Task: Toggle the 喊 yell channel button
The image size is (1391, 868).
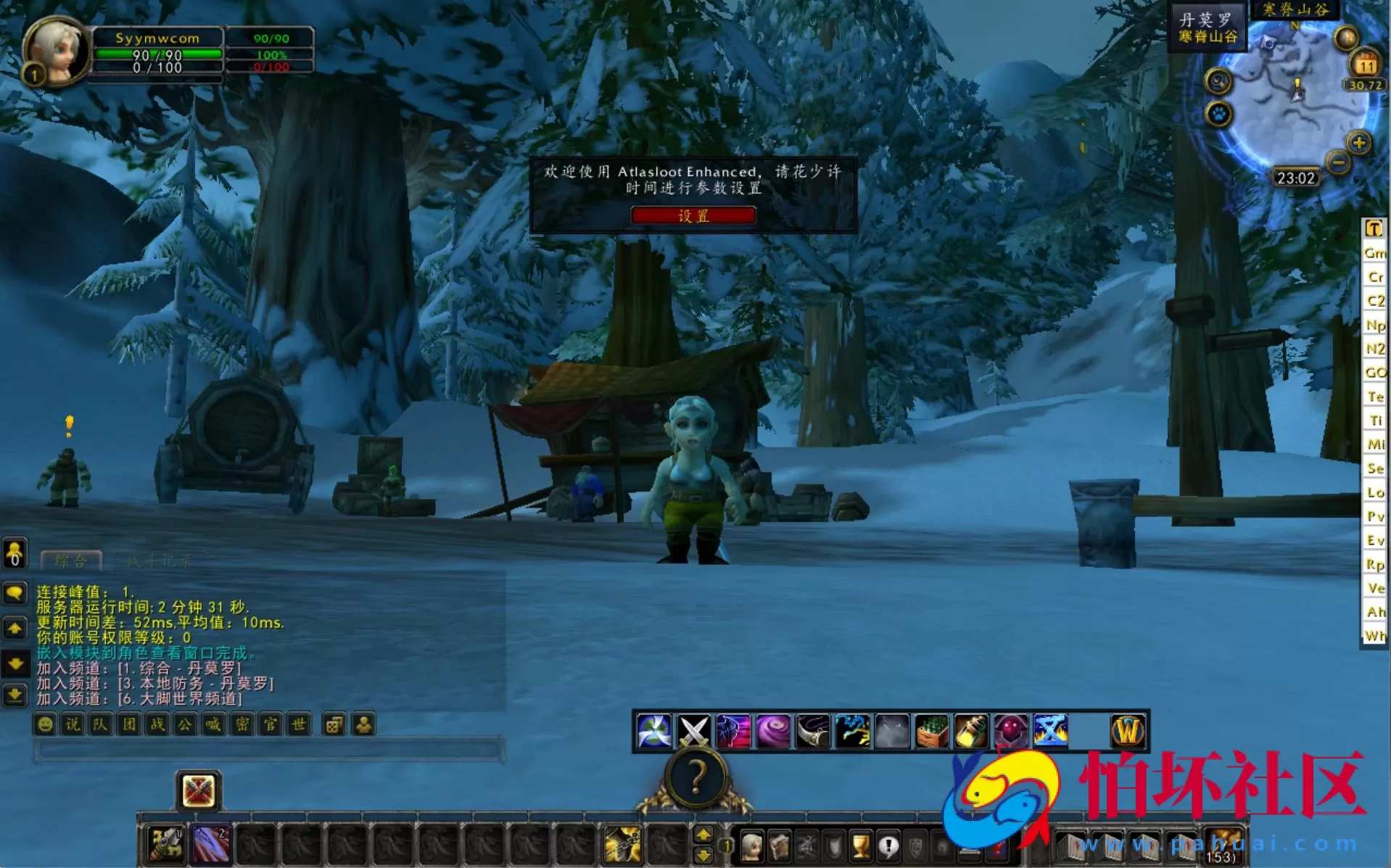Action: pyautogui.click(x=211, y=724)
